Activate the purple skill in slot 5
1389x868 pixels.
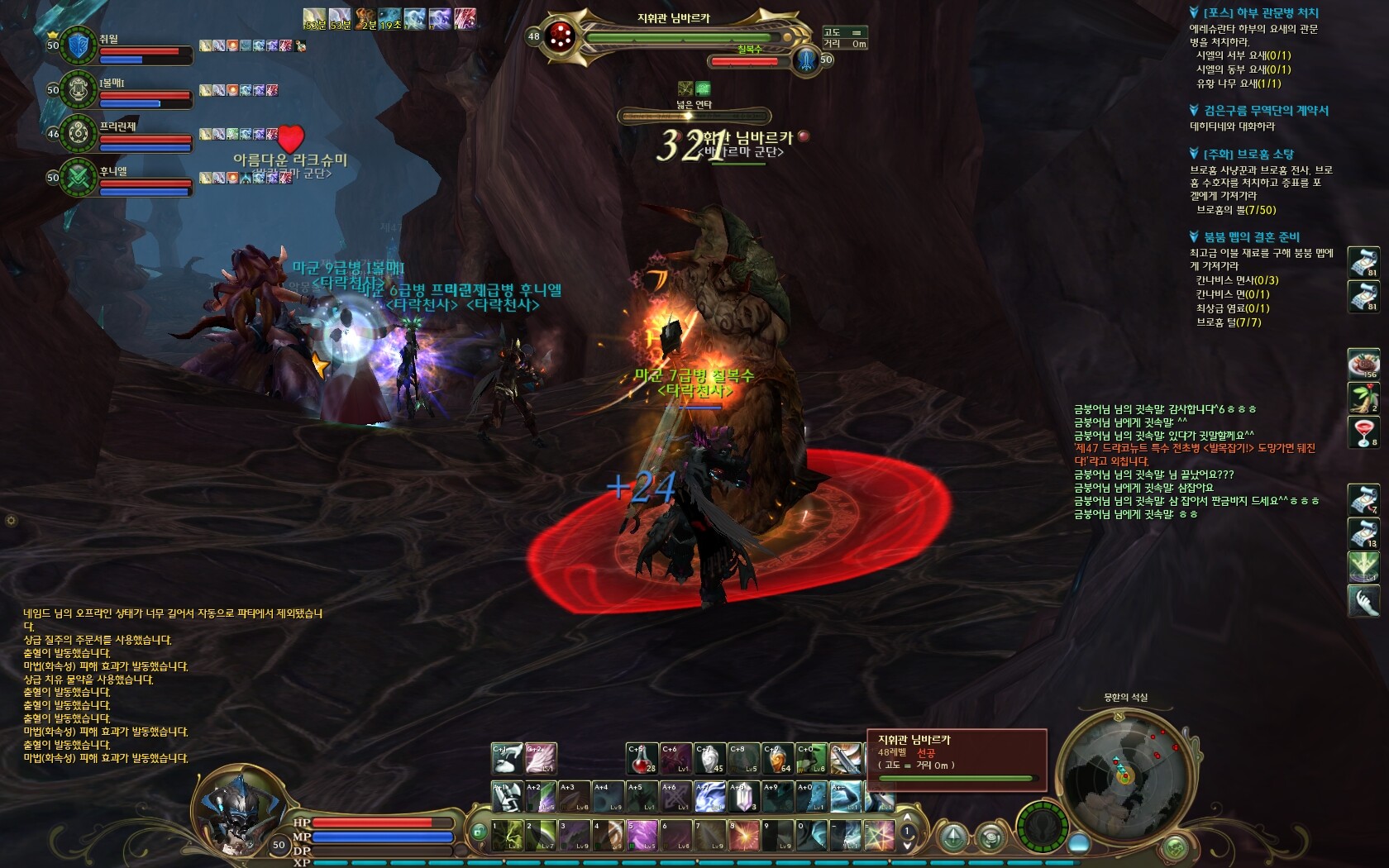point(642,836)
